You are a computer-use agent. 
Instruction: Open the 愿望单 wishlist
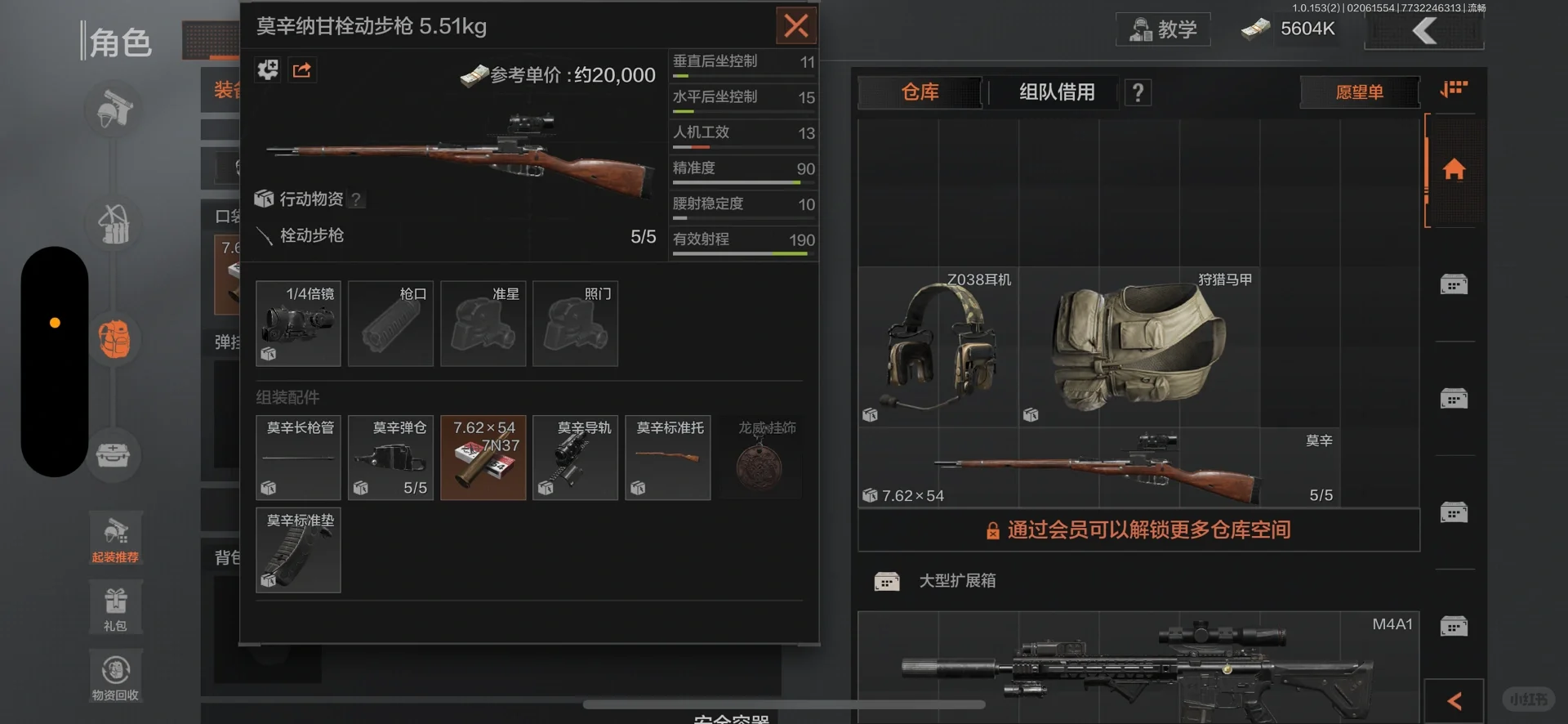click(x=1359, y=92)
